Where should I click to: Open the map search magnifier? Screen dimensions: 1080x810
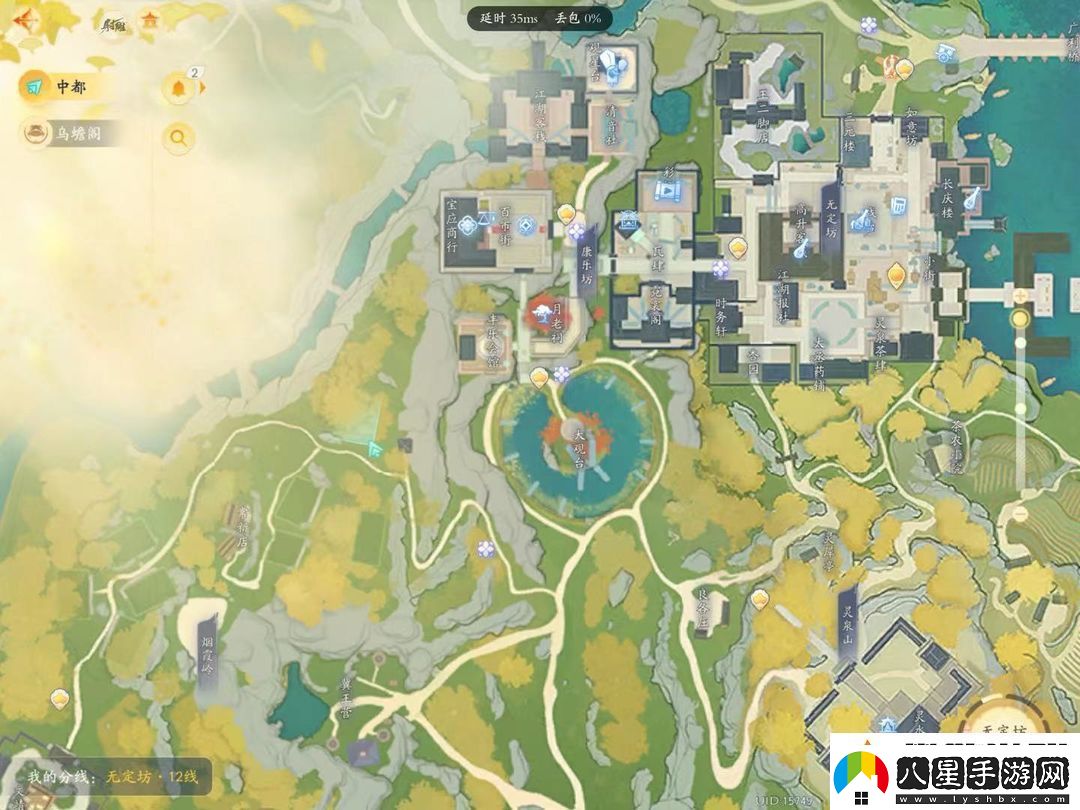click(179, 138)
